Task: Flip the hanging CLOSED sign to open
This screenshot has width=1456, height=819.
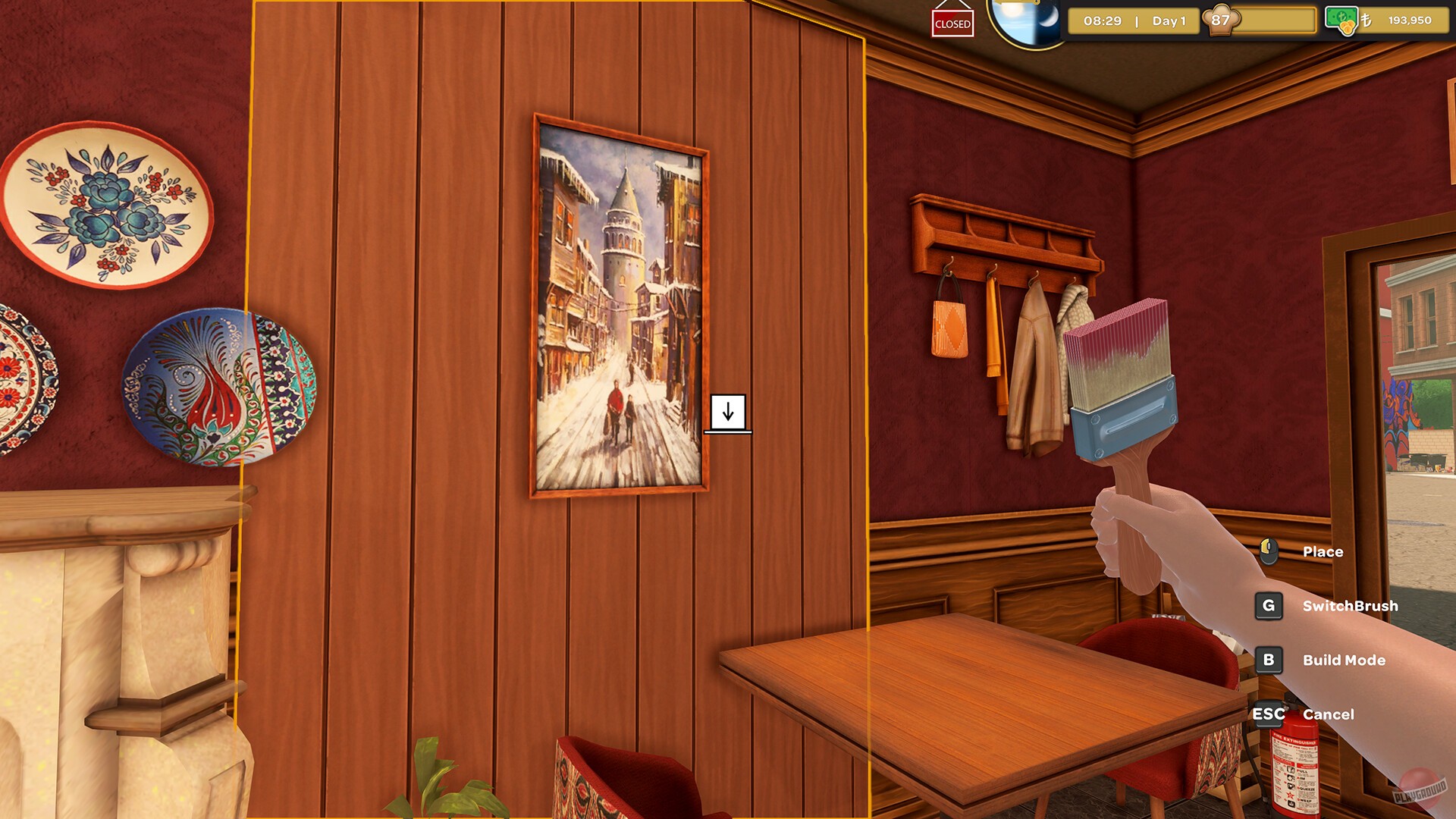Action: coord(952,23)
